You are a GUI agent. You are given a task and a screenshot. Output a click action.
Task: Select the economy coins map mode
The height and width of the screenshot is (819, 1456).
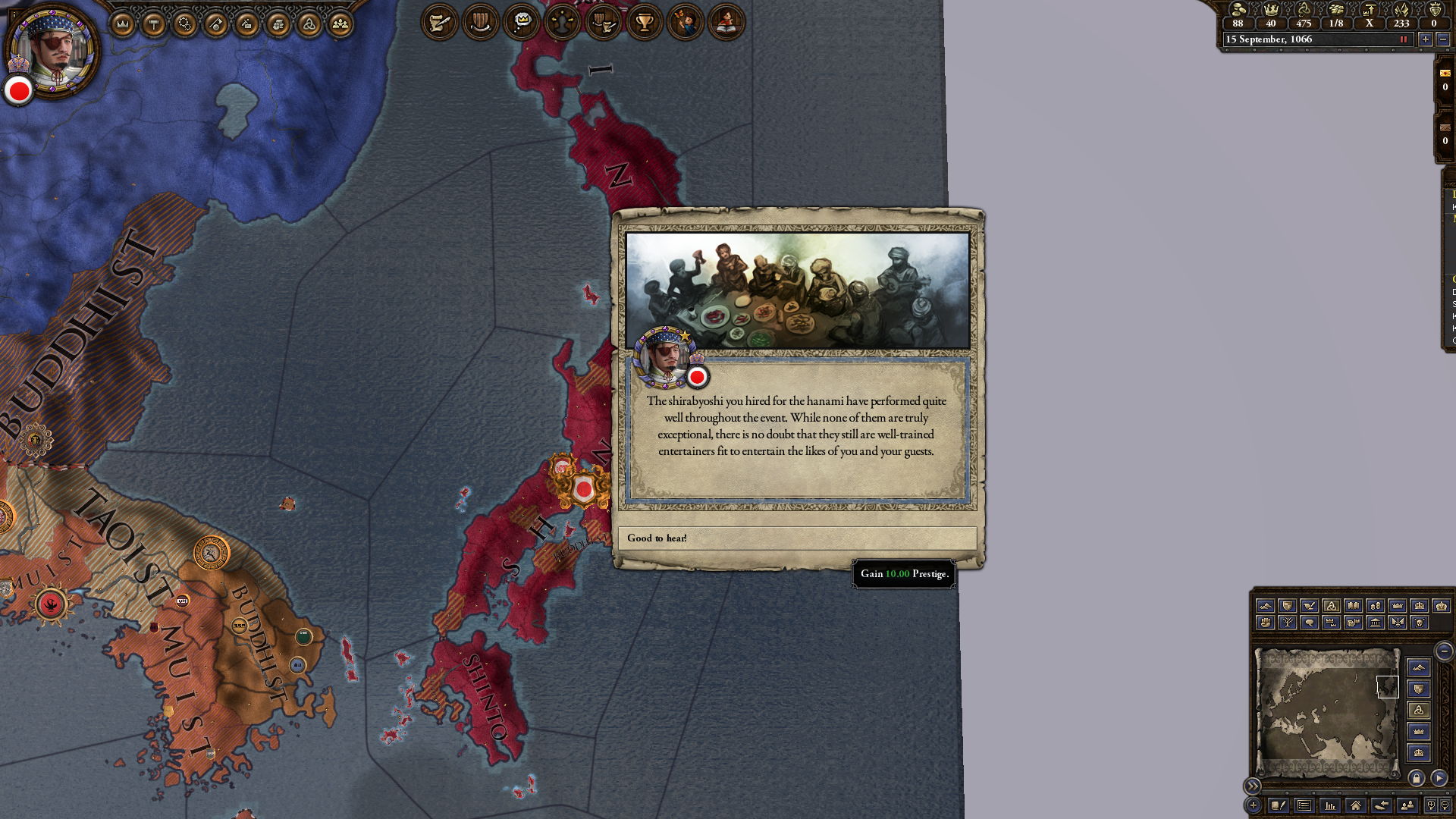[x=1375, y=605]
